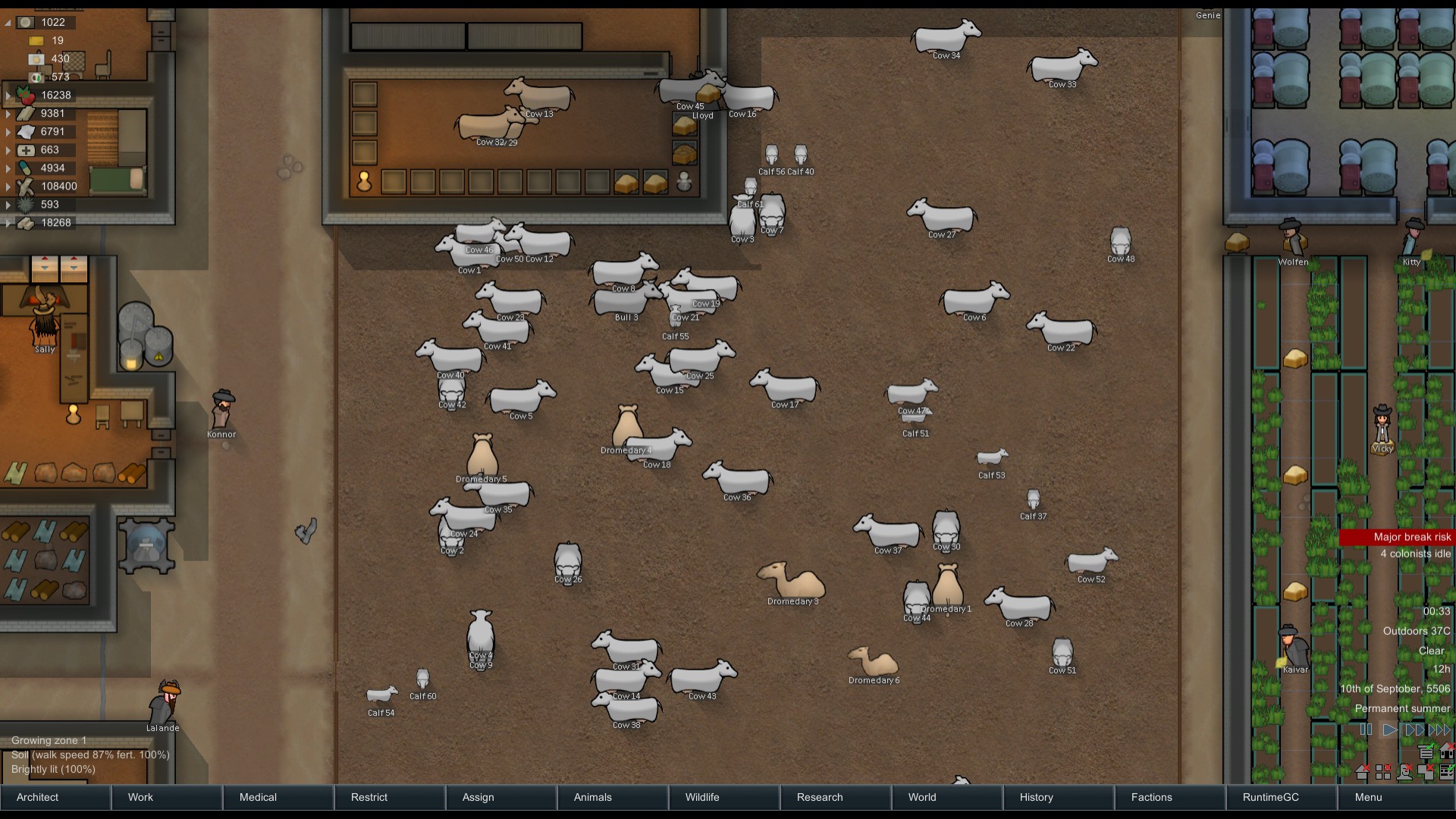Collapse the silver resource category arrow
The height and width of the screenshot is (819, 1456).
[8, 23]
